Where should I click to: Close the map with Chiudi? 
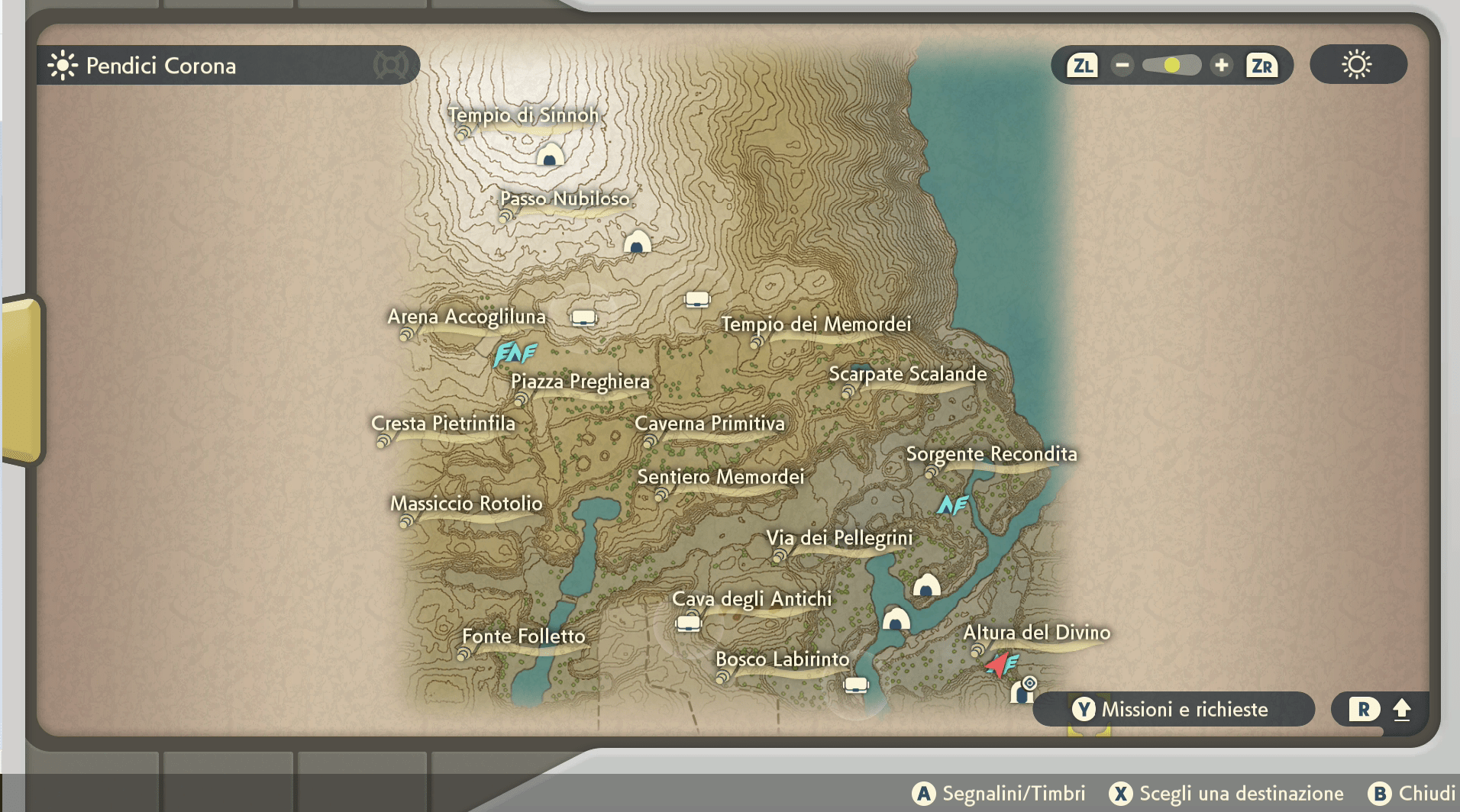coord(1411,794)
